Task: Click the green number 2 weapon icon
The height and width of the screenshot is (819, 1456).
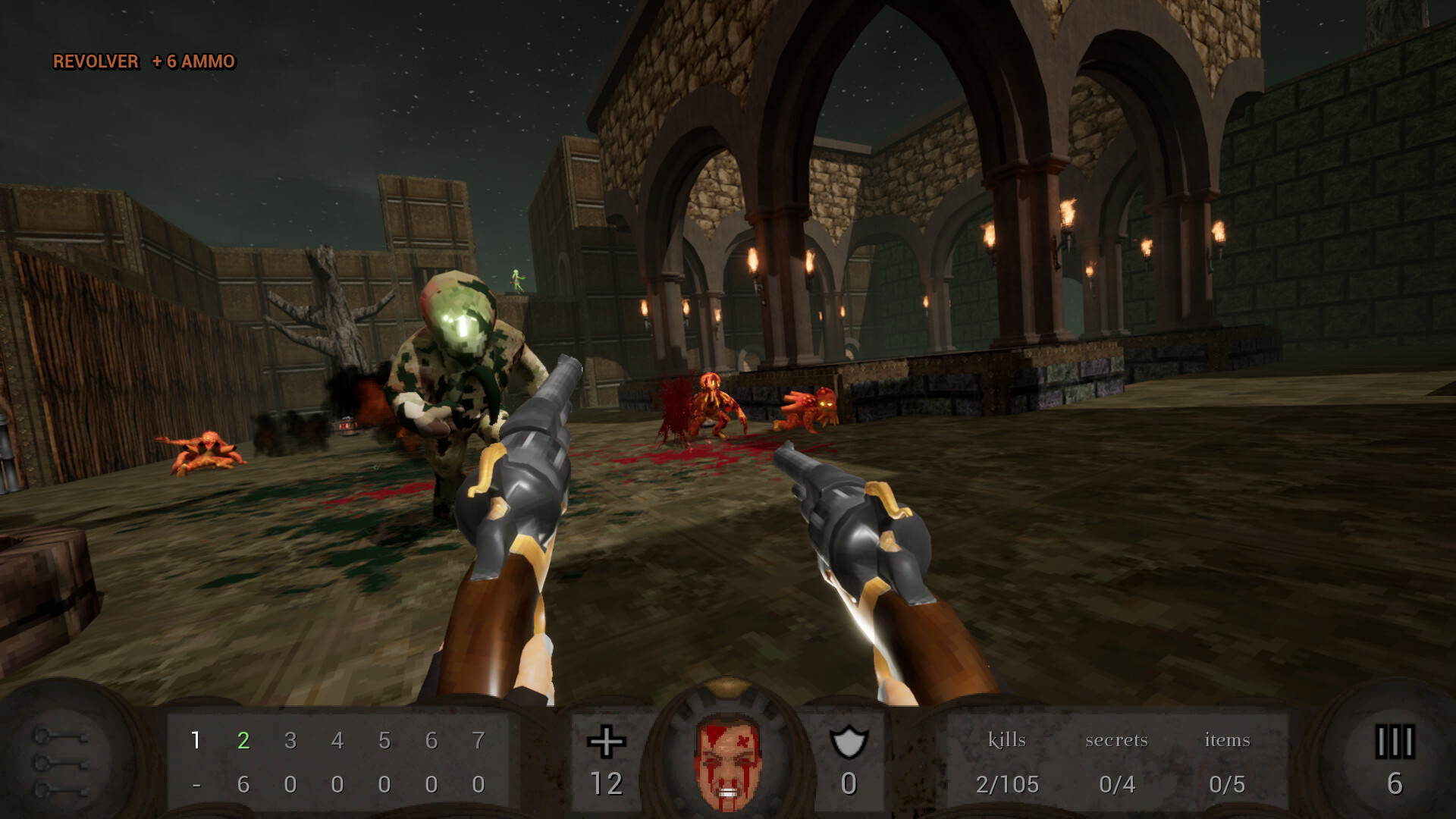Action: [x=243, y=739]
